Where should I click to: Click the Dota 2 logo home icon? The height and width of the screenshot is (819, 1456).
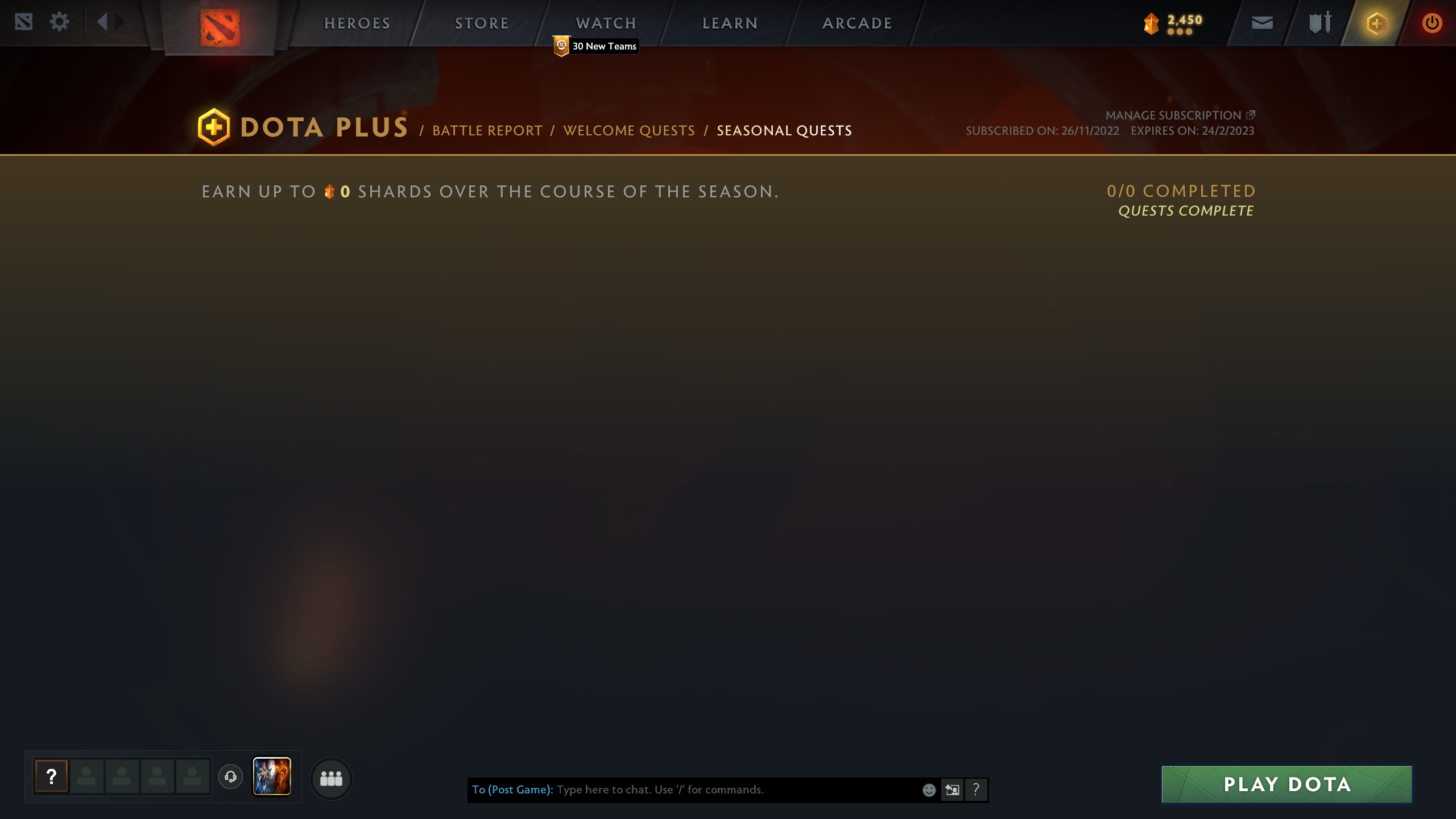pos(219,28)
